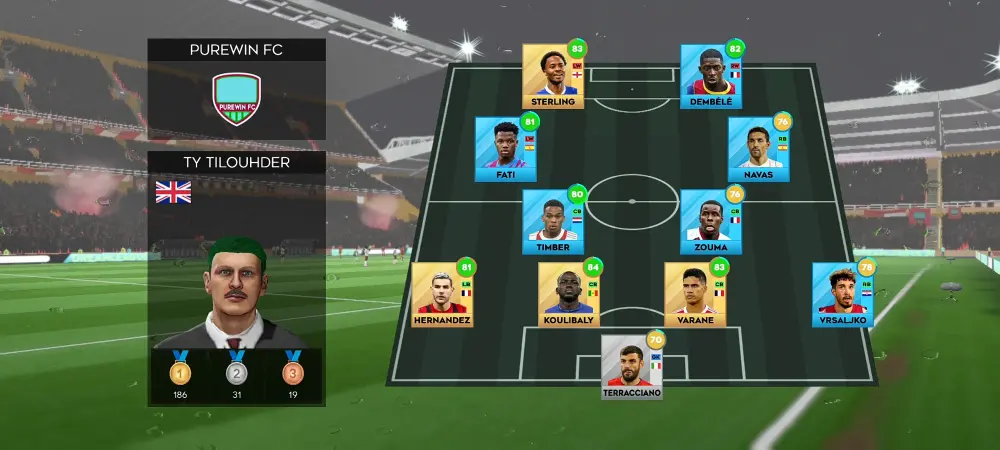Choose the Dembélé player card
This screenshot has width=1000, height=450.
coord(711,76)
